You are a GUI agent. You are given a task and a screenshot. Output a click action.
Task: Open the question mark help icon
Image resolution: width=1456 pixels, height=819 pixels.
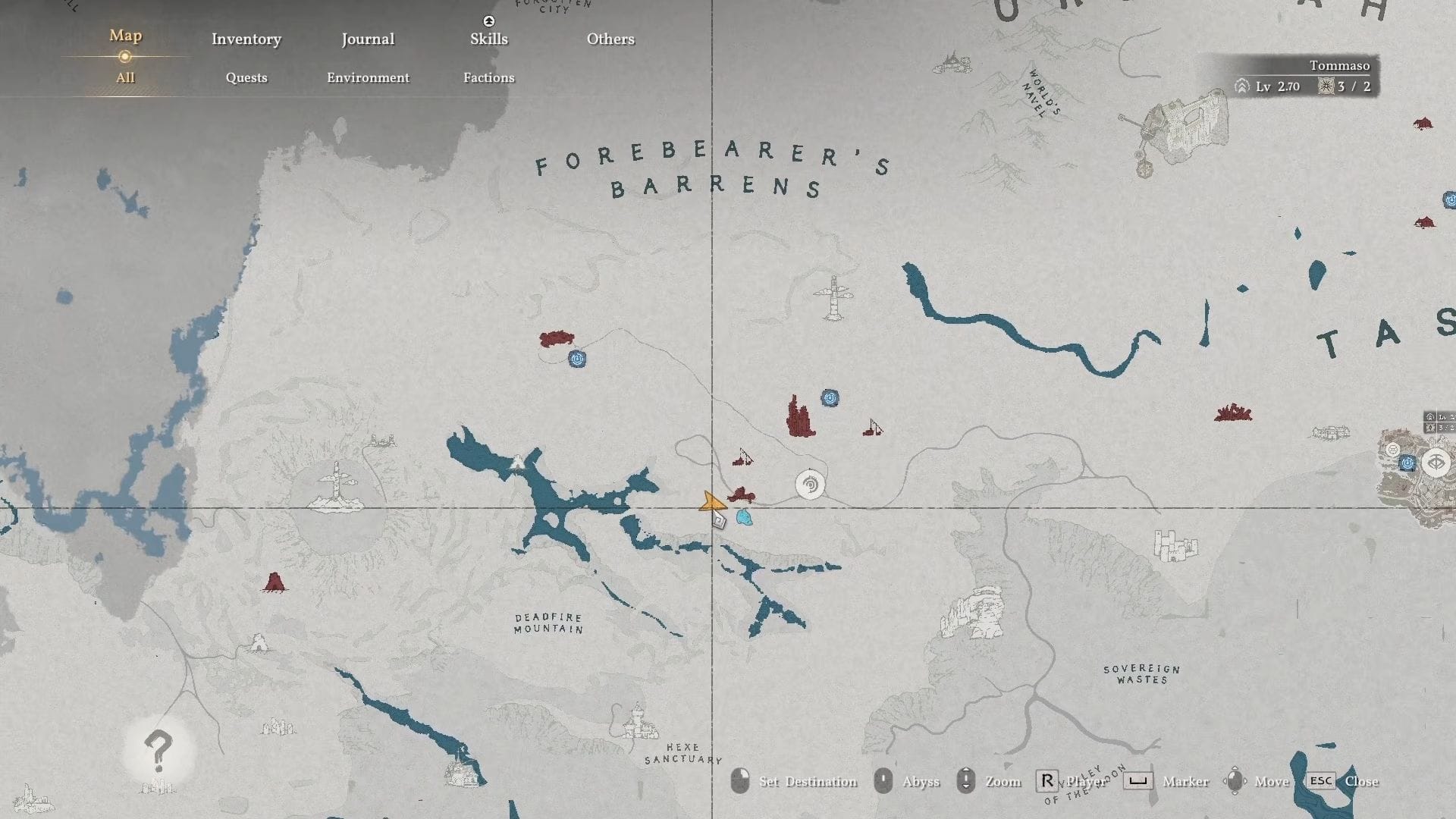pos(158,750)
